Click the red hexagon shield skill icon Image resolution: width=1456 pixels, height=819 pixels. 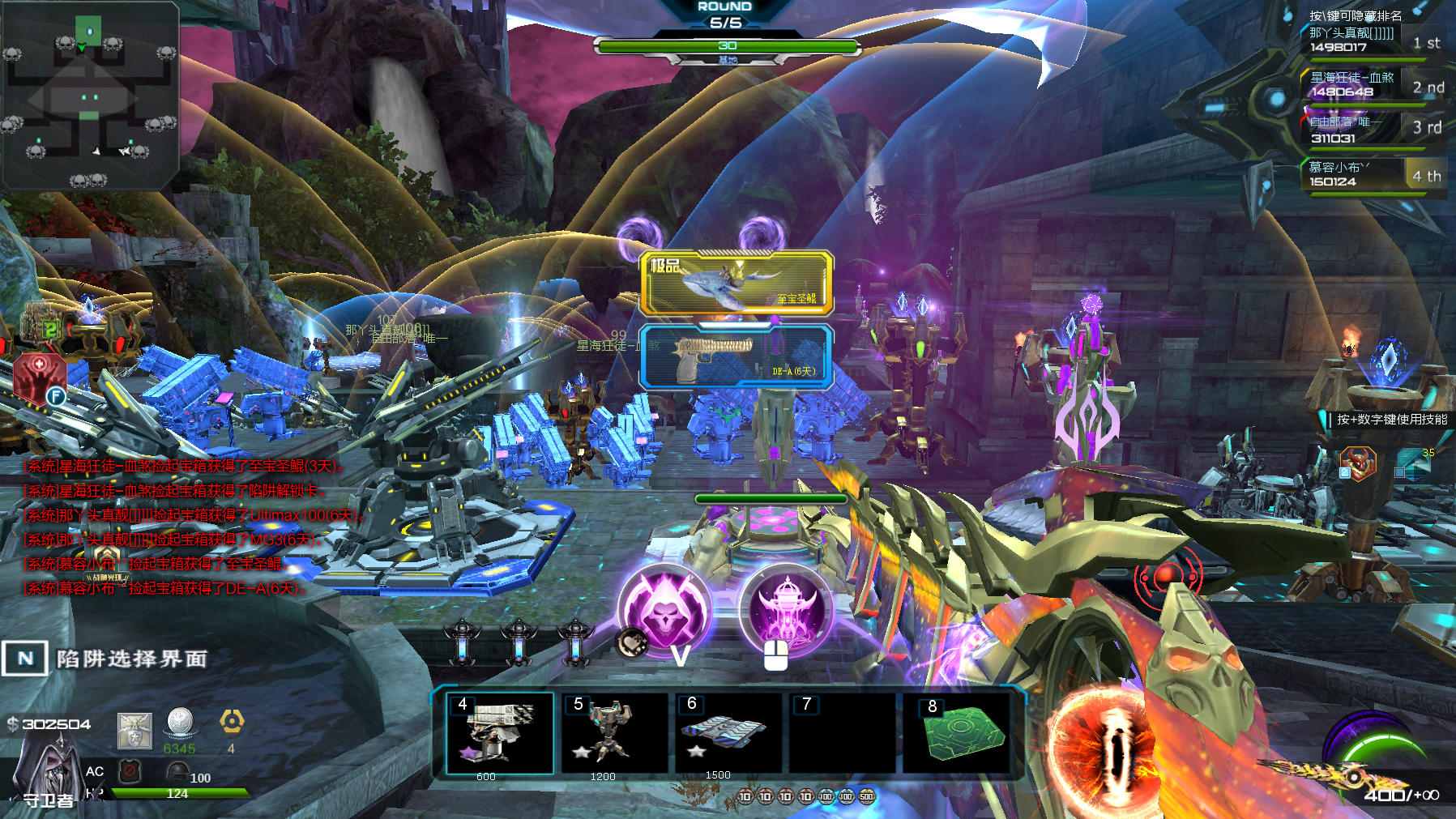[x=38, y=377]
